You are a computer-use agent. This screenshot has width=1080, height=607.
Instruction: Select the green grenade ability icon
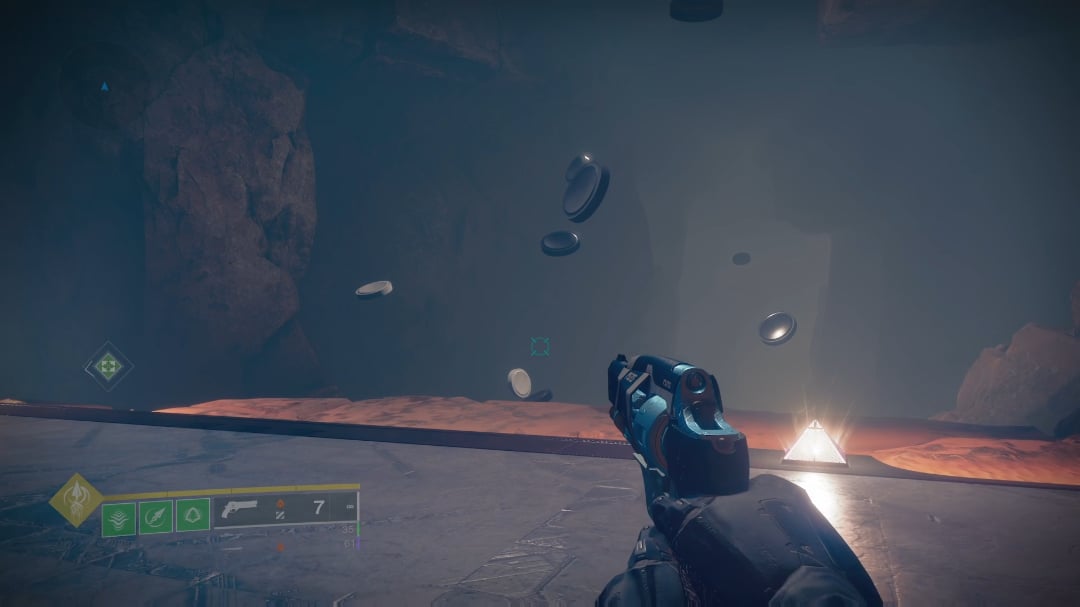(192, 515)
